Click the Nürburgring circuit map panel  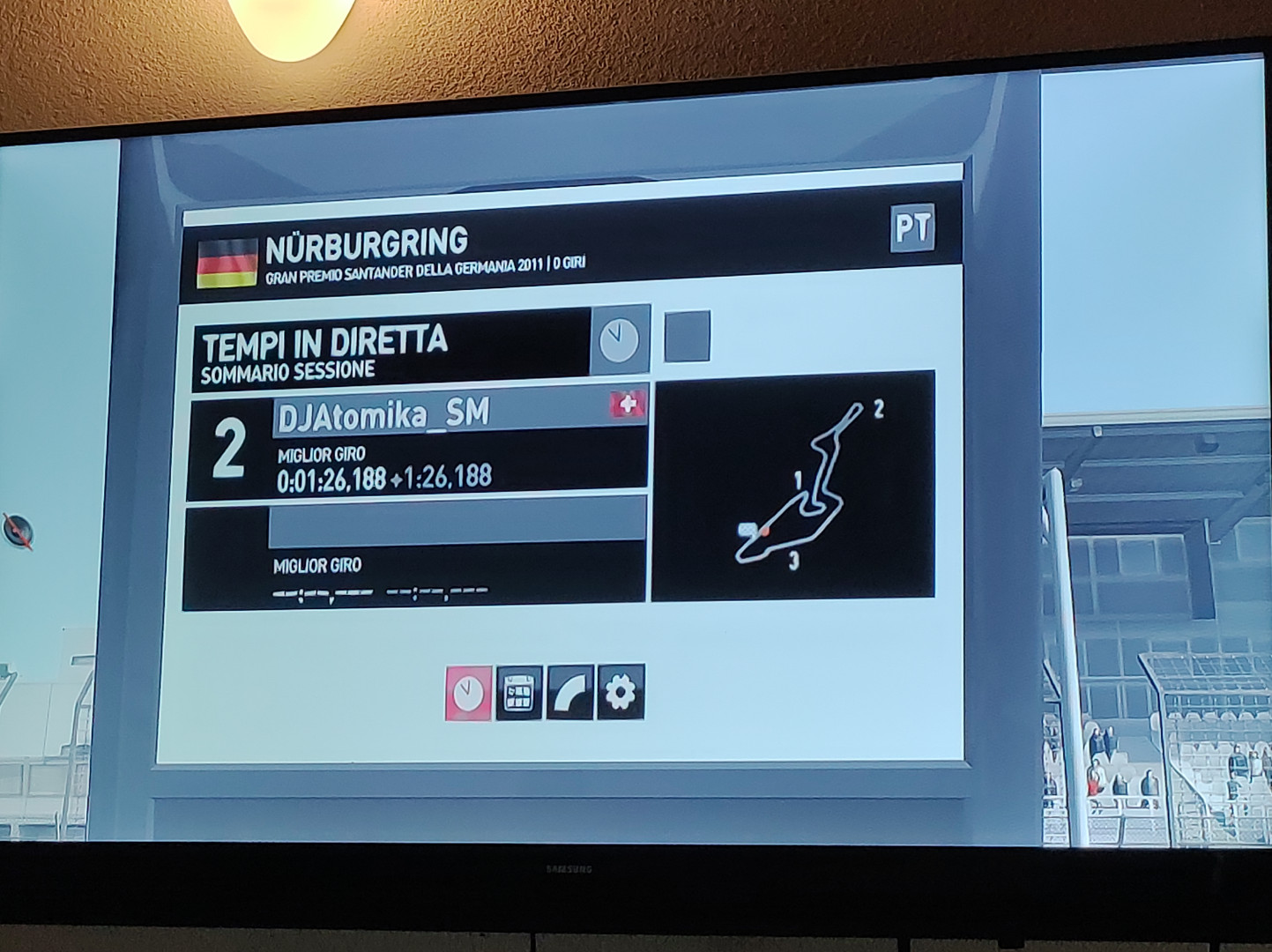click(x=792, y=485)
